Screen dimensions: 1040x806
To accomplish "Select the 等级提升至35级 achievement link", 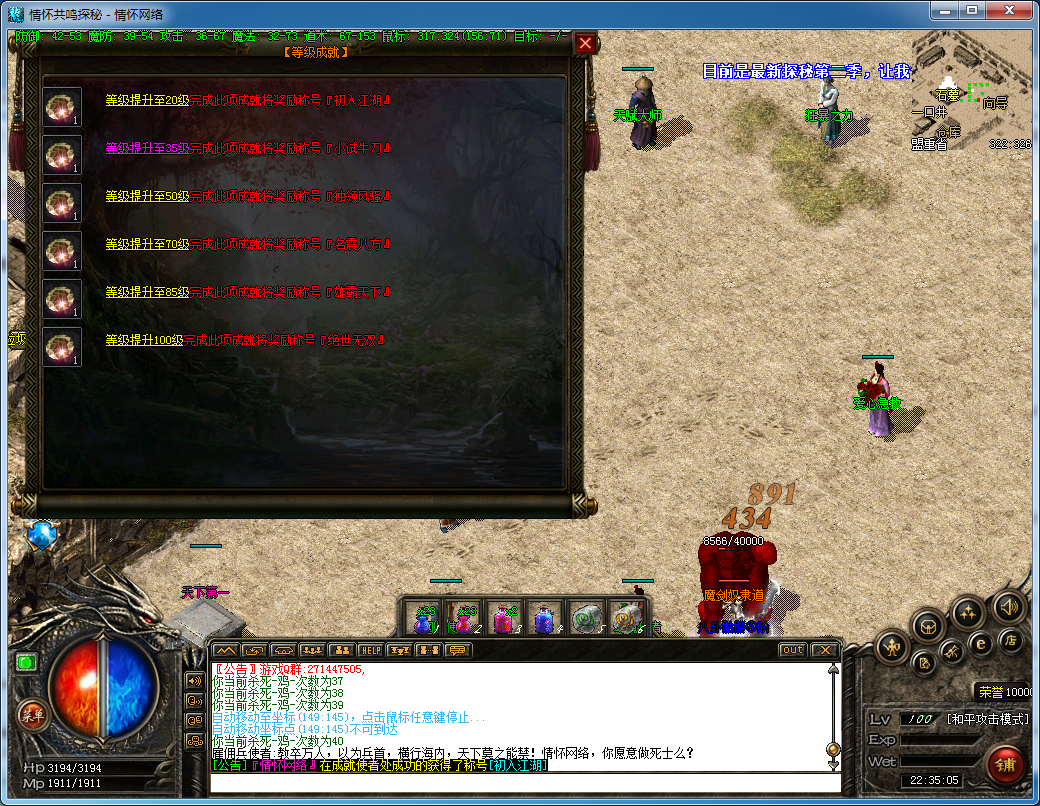I will click(147, 148).
